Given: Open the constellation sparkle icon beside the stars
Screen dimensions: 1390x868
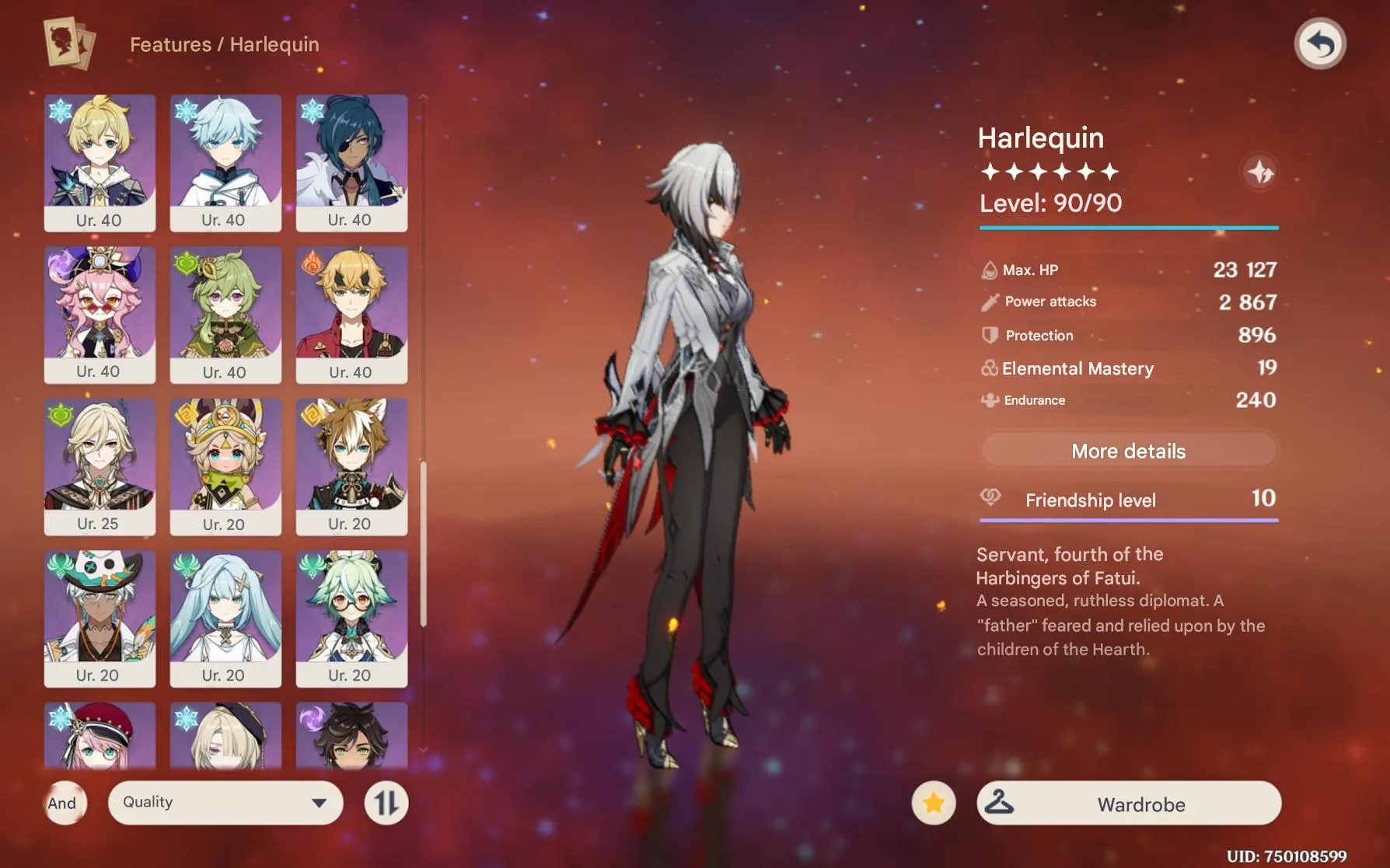Looking at the screenshot, I should [x=1259, y=173].
